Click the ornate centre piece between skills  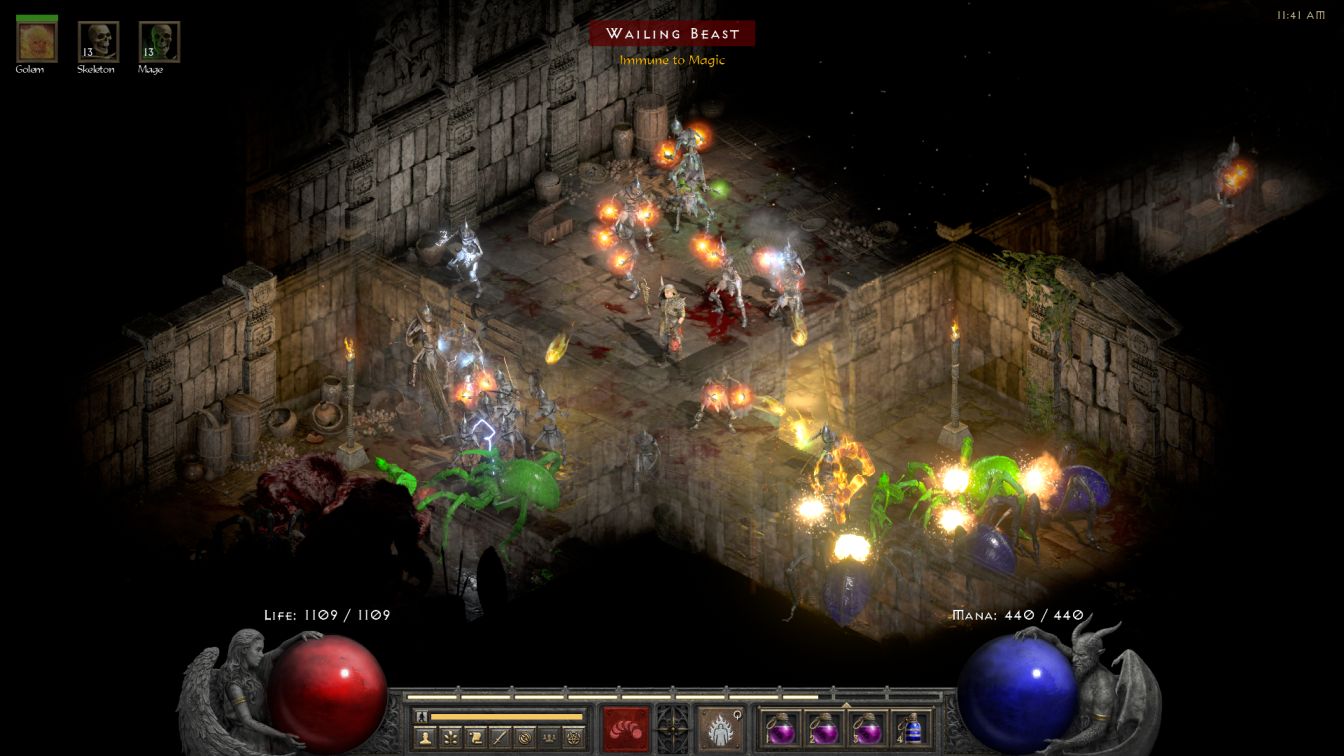click(x=672, y=728)
